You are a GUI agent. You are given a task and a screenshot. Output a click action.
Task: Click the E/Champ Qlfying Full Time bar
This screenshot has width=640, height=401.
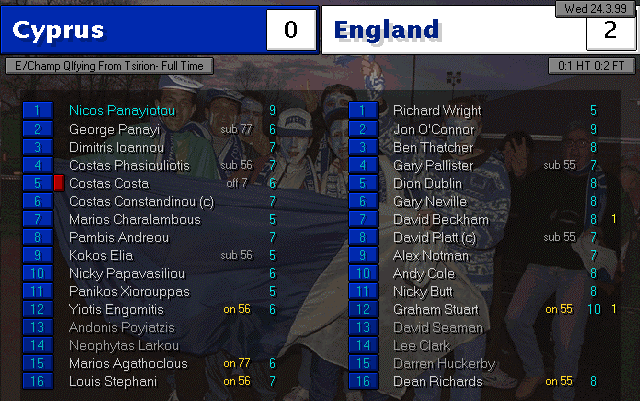coord(123,66)
